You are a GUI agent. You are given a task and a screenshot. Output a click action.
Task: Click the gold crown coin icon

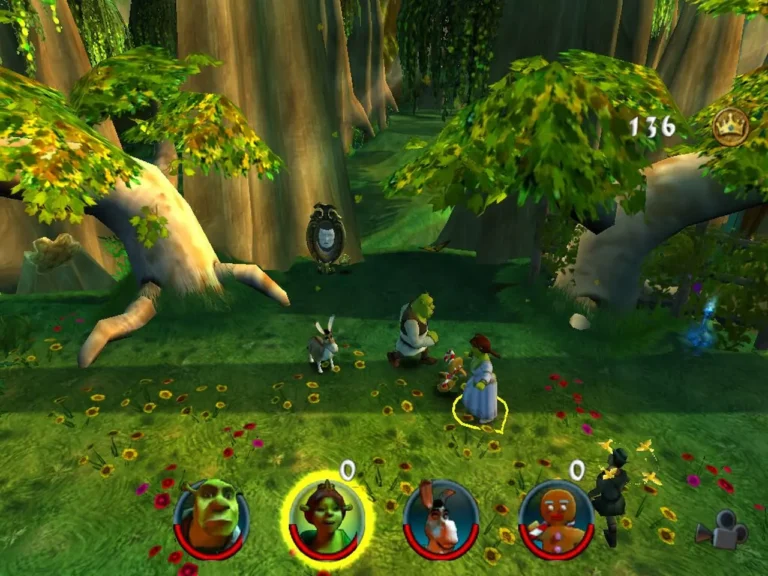[731, 126]
